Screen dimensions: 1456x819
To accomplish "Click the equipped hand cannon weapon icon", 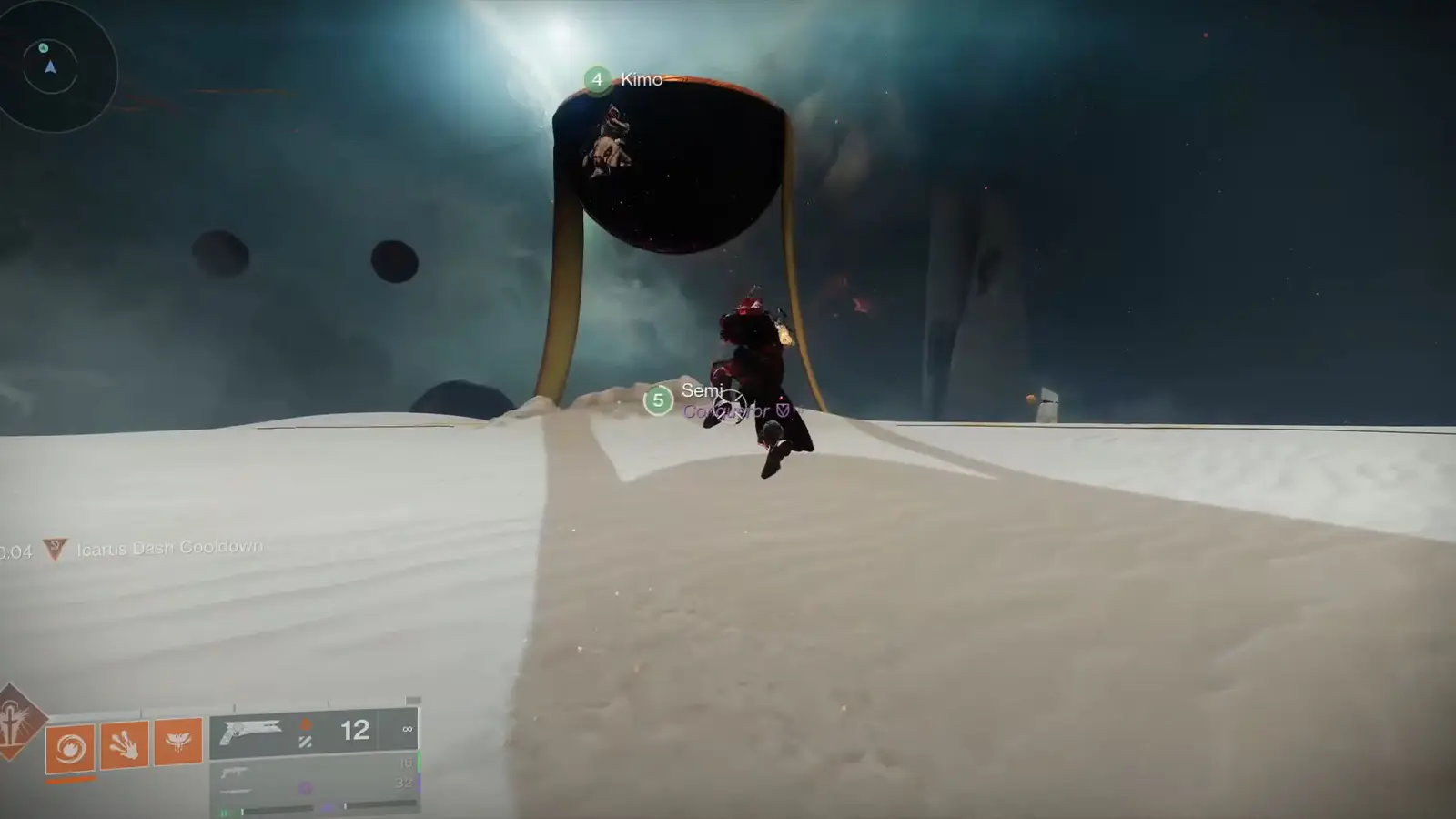I will 252,733.
